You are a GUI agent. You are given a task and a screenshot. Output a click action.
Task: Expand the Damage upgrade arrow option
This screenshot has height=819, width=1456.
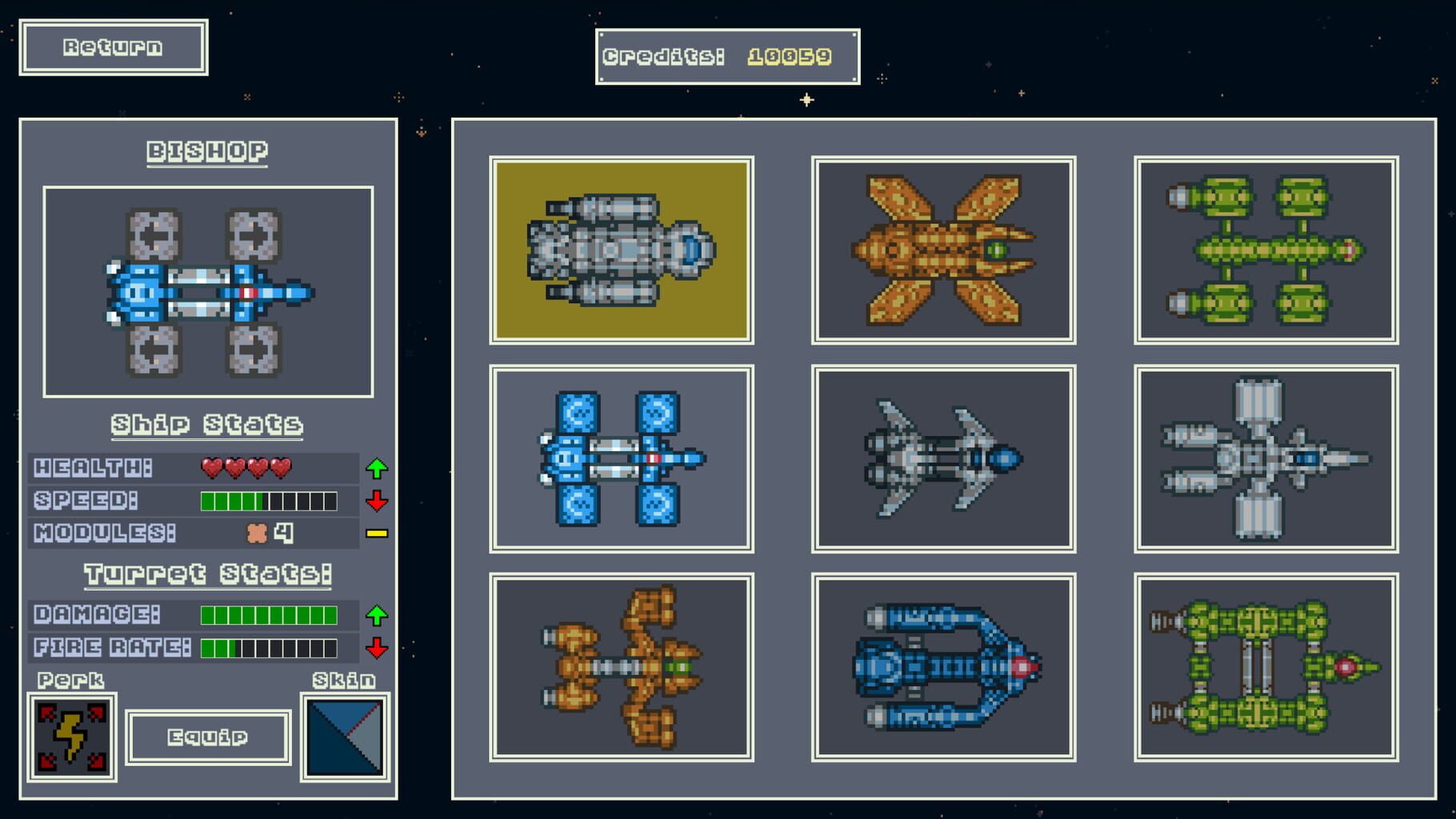pos(377,616)
